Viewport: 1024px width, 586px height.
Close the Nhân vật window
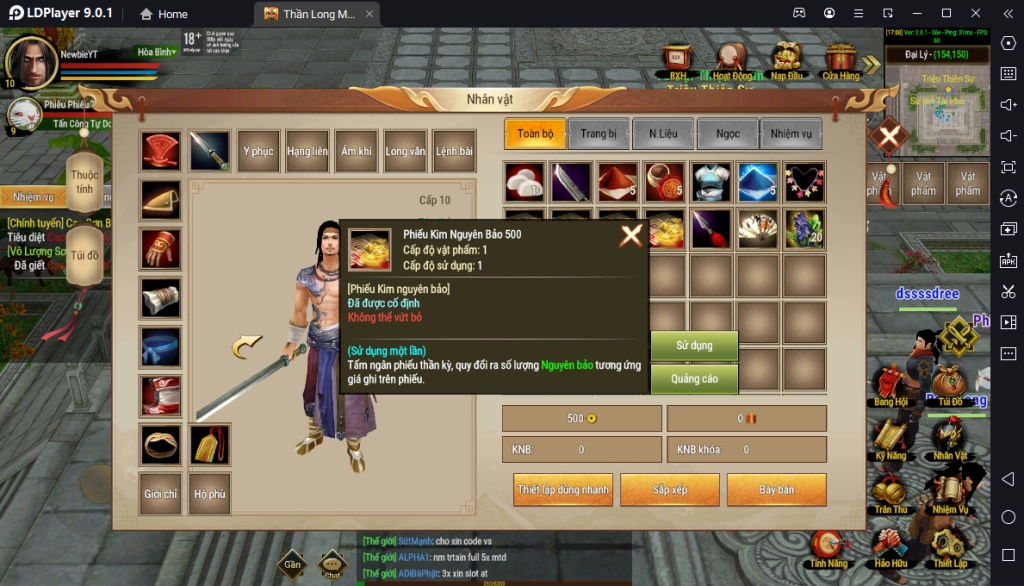click(x=888, y=136)
